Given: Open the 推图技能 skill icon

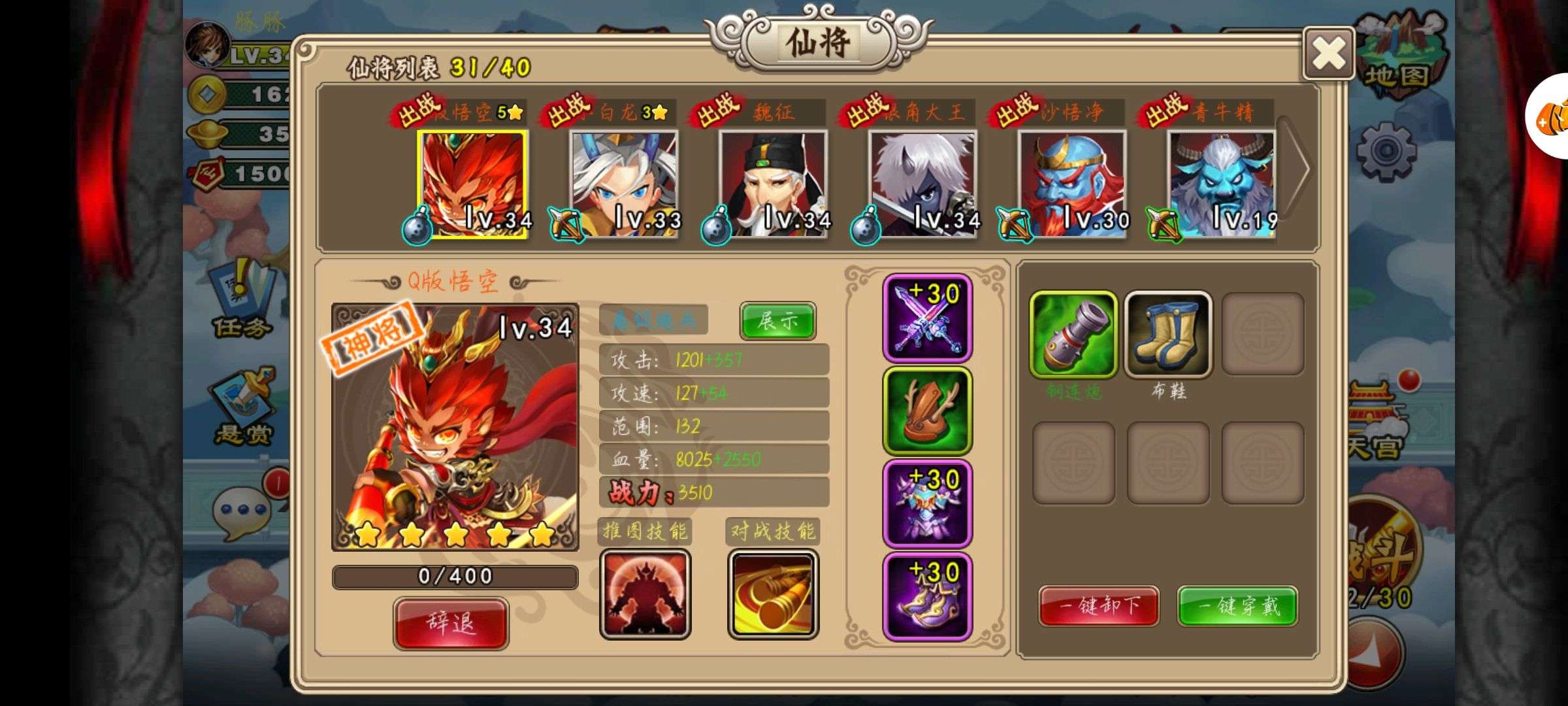Looking at the screenshot, I should tap(645, 594).
